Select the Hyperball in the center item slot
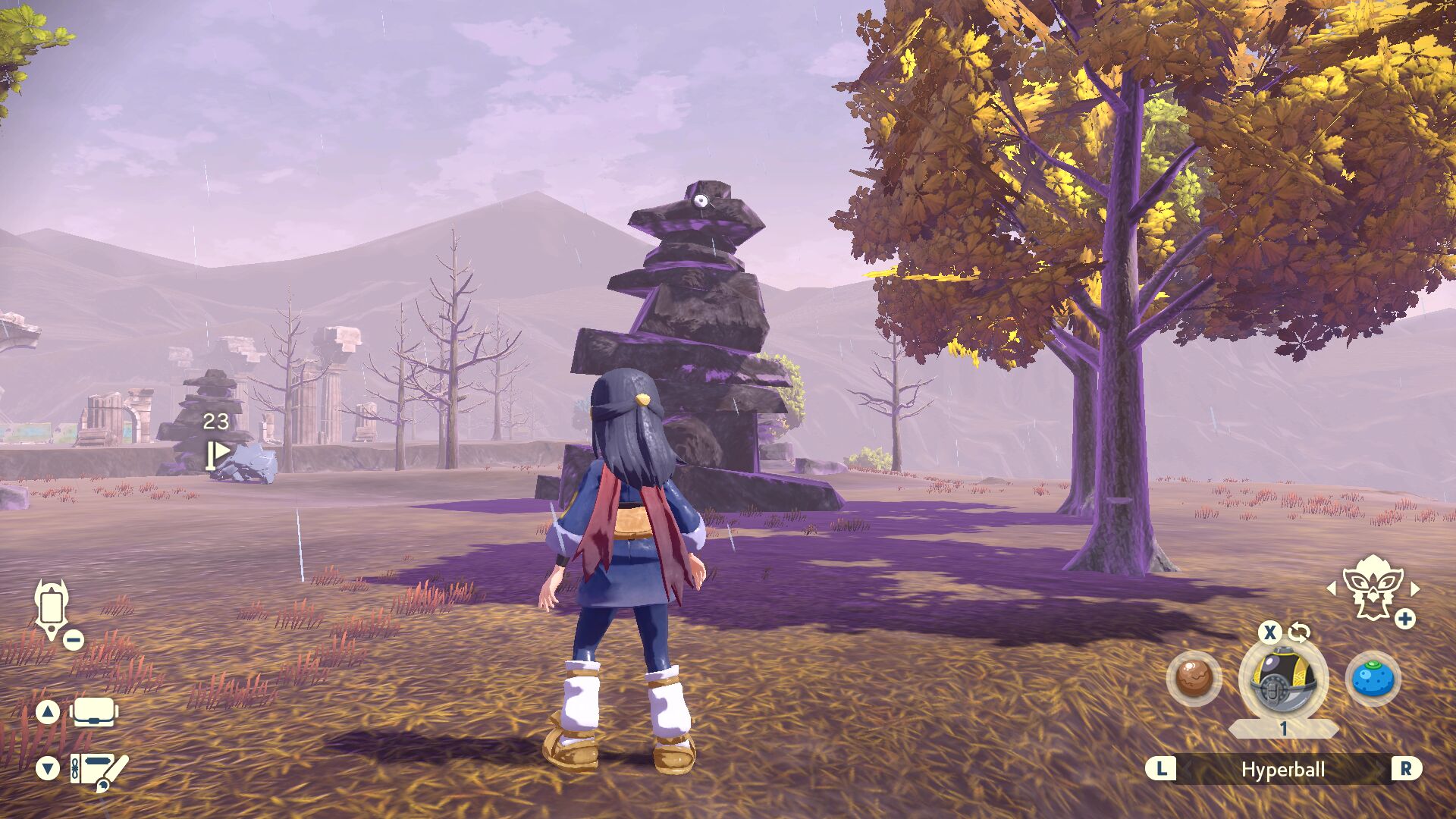 [1283, 679]
